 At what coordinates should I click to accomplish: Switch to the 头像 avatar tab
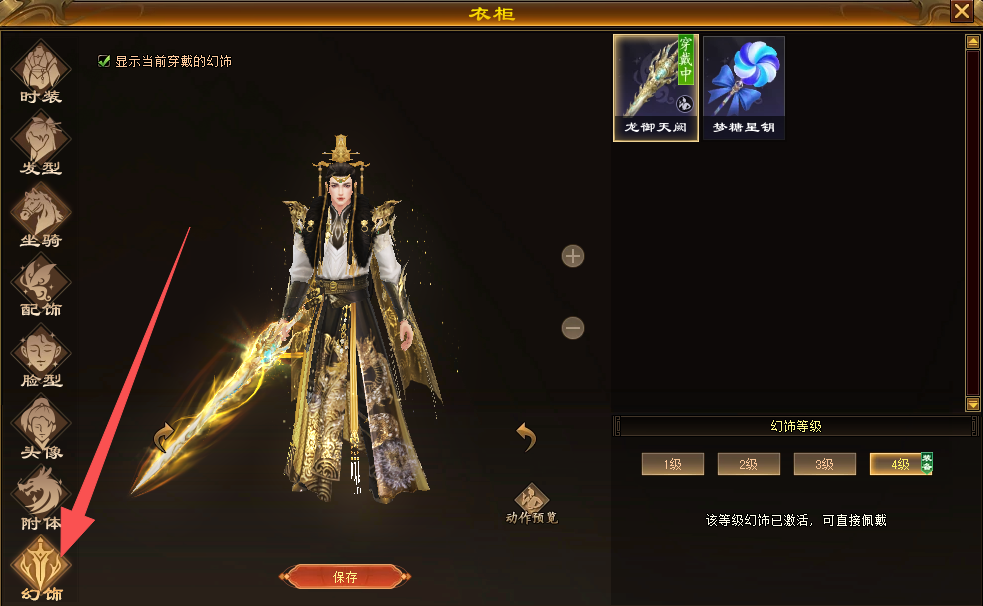(41, 428)
